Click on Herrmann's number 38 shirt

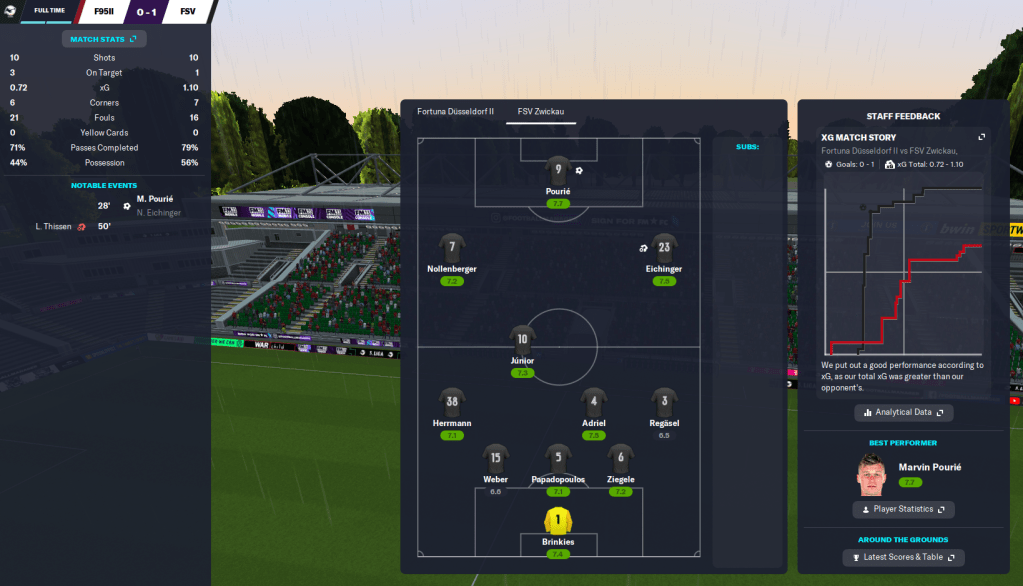coord(452,403)
